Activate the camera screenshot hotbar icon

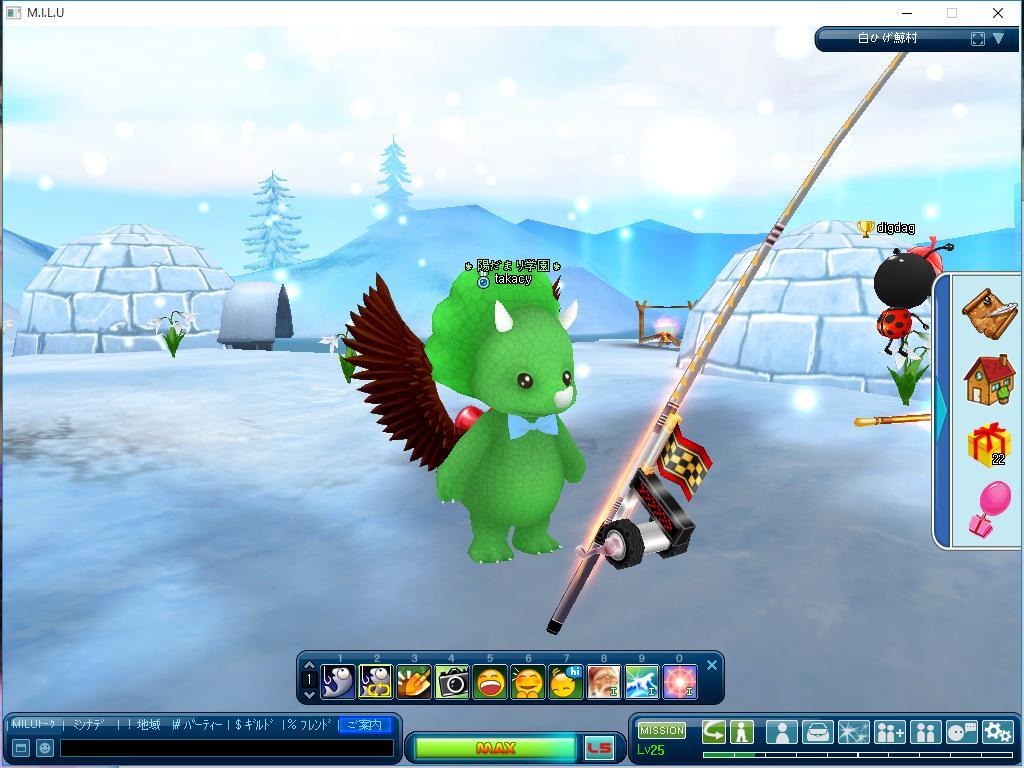(x=452, y=682)
